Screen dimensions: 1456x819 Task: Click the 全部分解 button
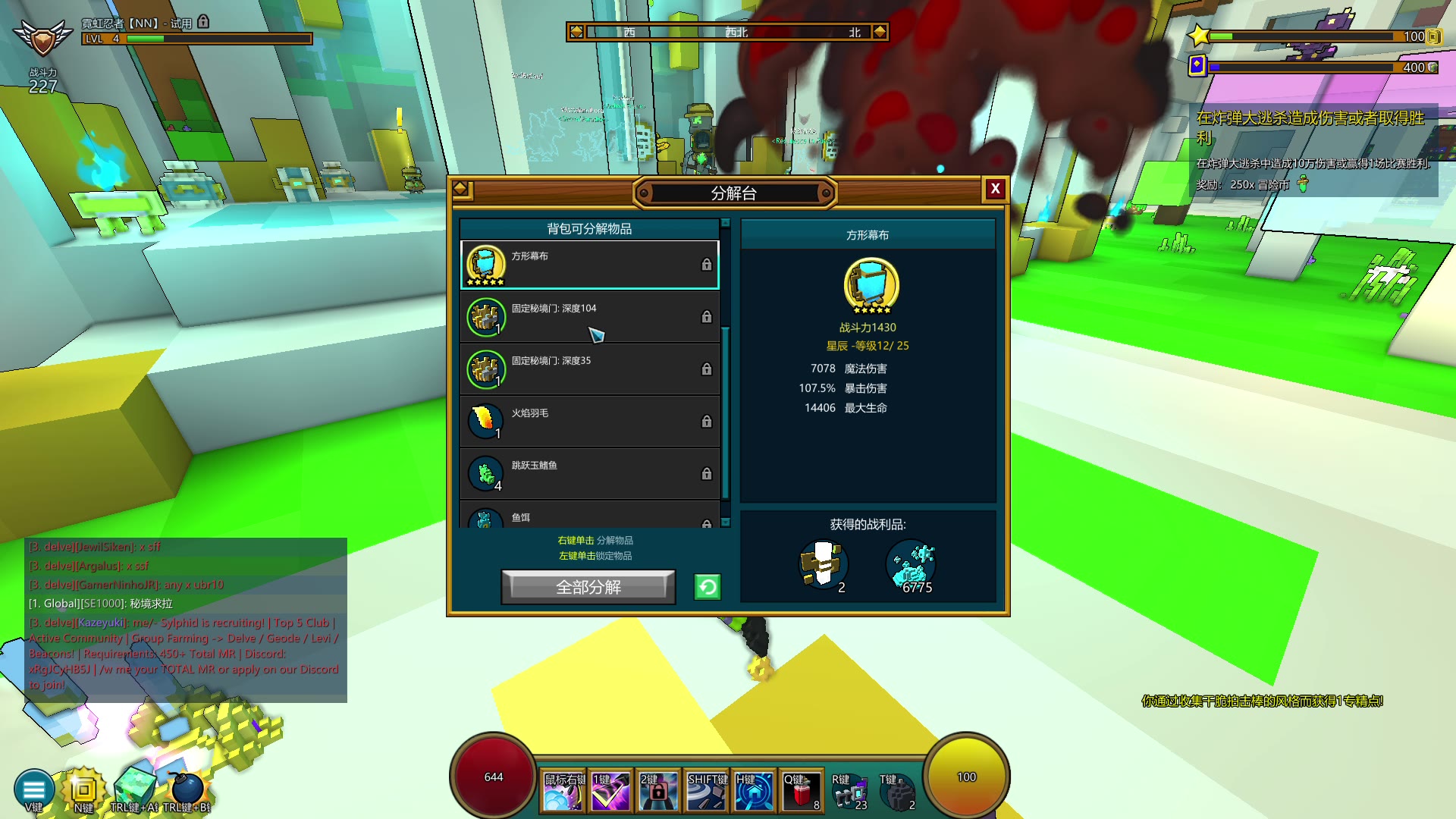[588, 587]
